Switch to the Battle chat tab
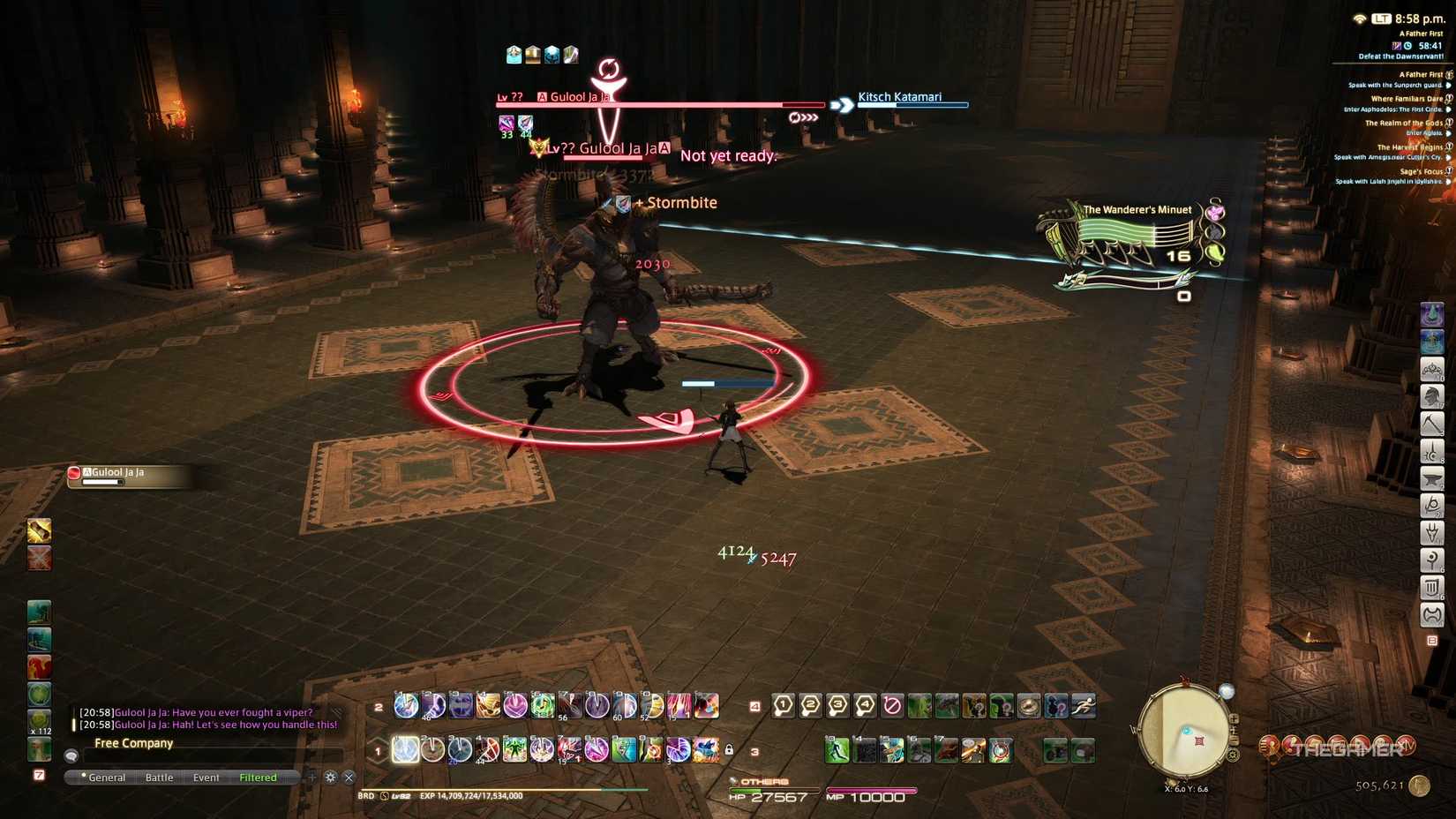1456x819 pixels. coord(160,777)
